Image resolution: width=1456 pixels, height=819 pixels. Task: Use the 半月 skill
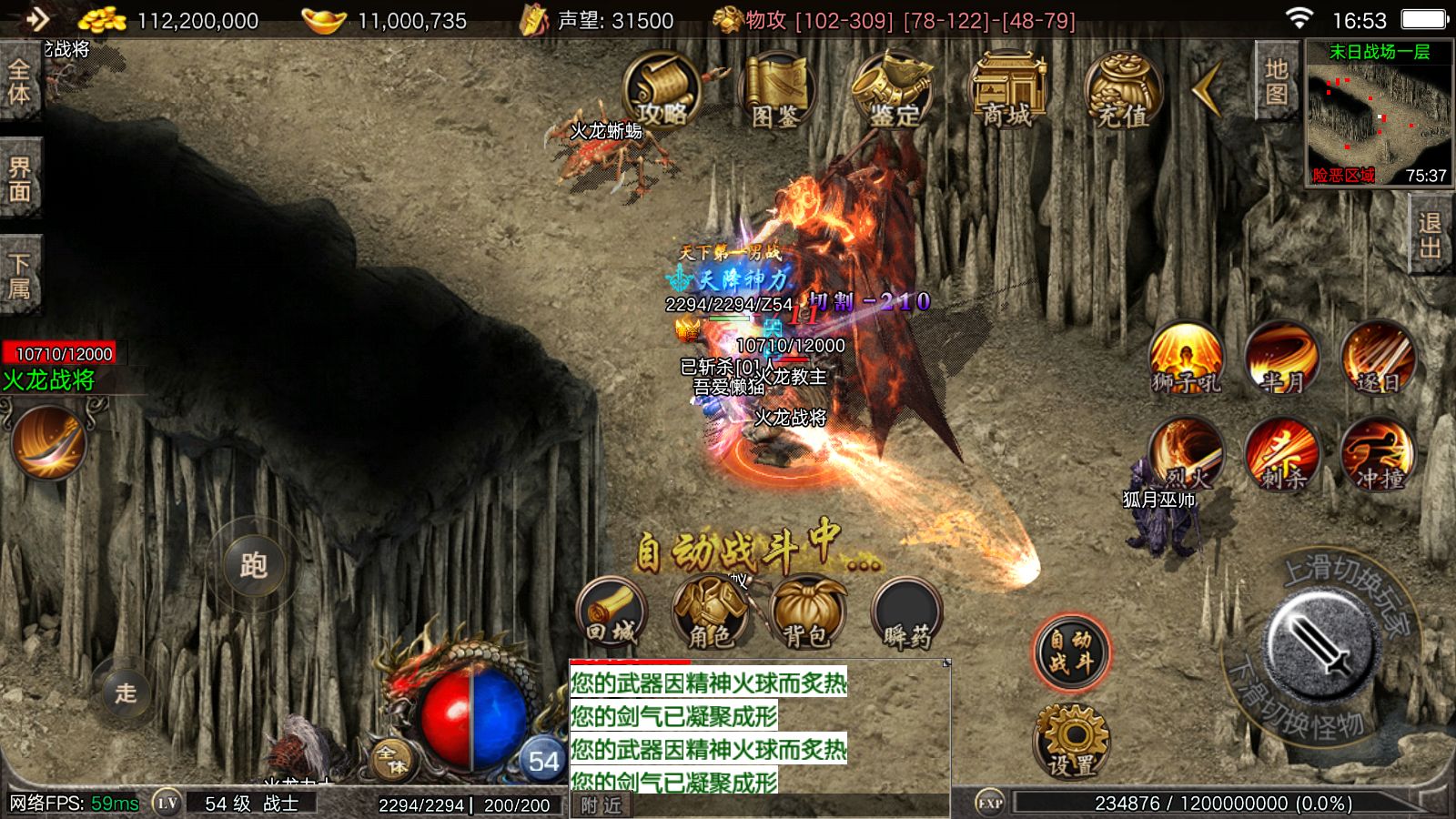pyautogui.click(x=1282, y=358)
